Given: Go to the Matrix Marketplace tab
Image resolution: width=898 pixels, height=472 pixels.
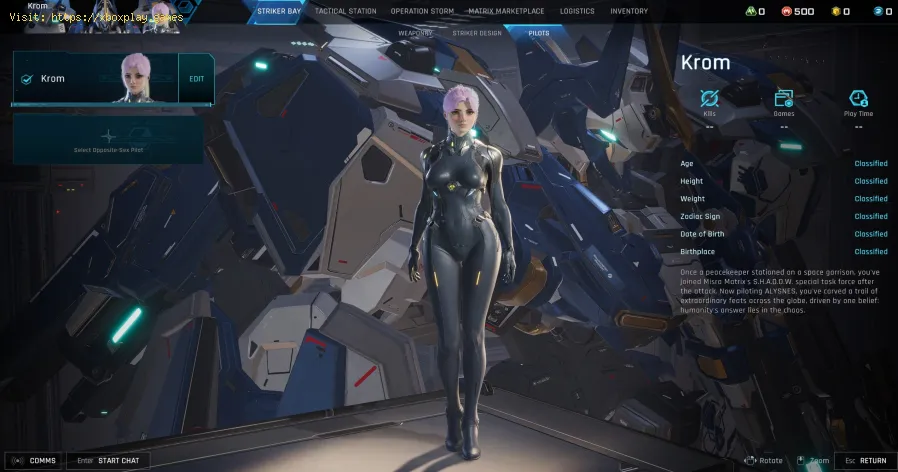Looking at the screenshot, I should click(x=504, y=11).
